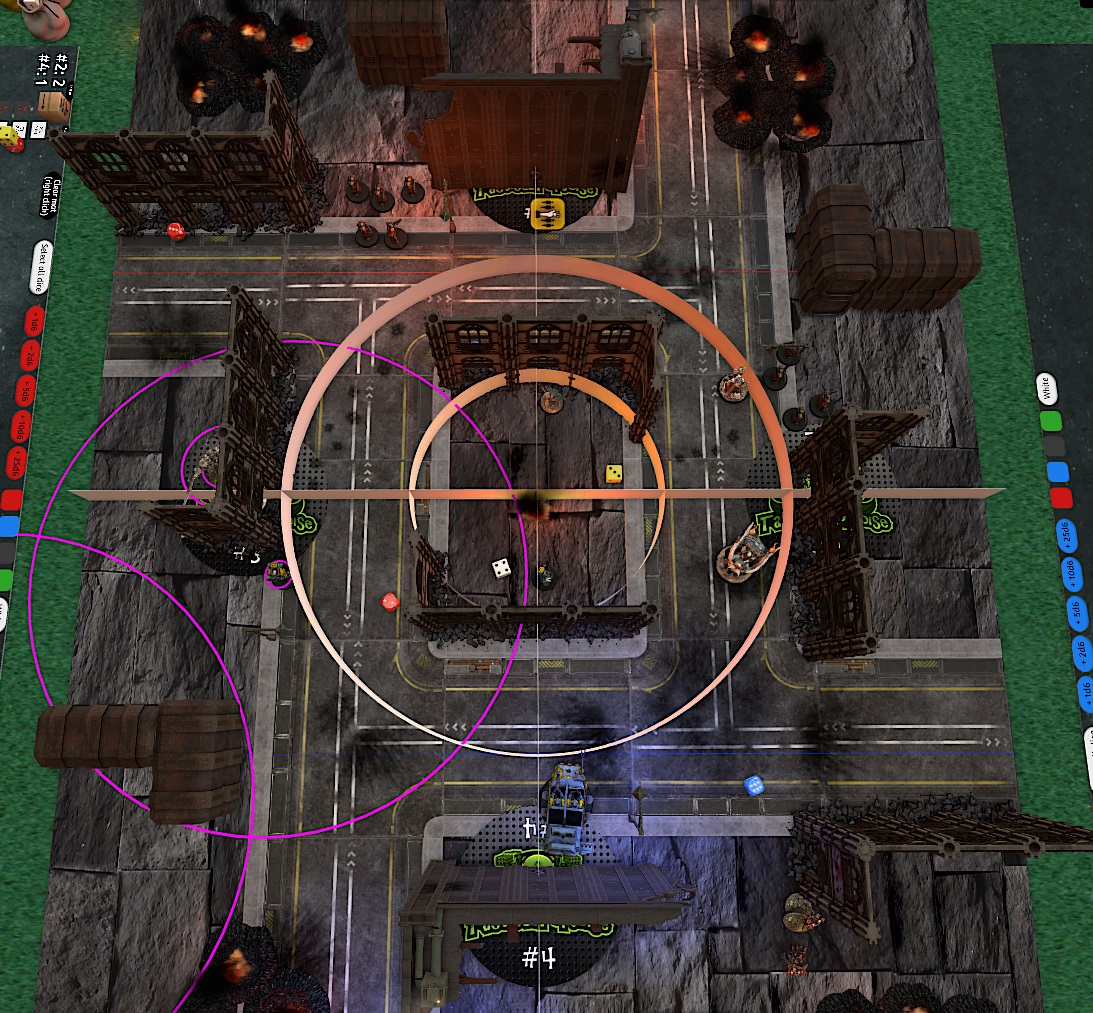The image size is (1093, 1013).
Task: Select the White dice color button
Action: pos(1046,388)
